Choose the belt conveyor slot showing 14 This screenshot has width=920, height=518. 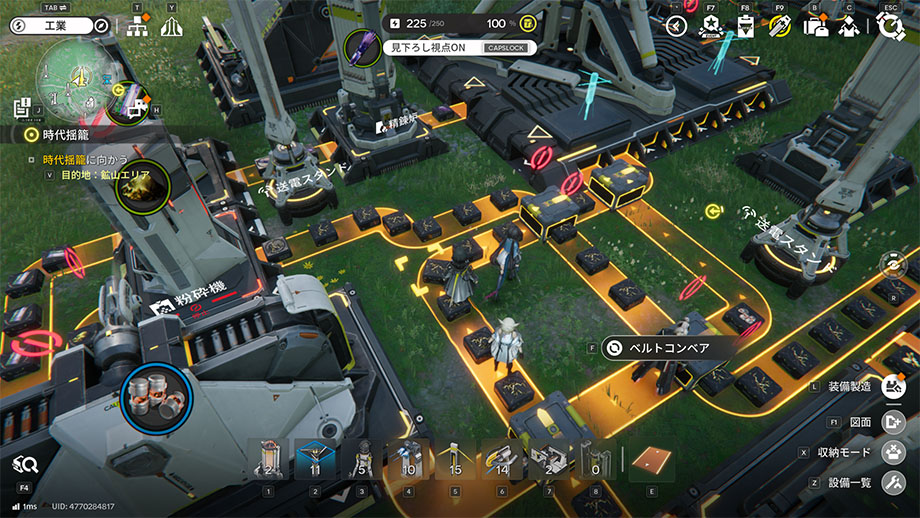pos(502,462)
